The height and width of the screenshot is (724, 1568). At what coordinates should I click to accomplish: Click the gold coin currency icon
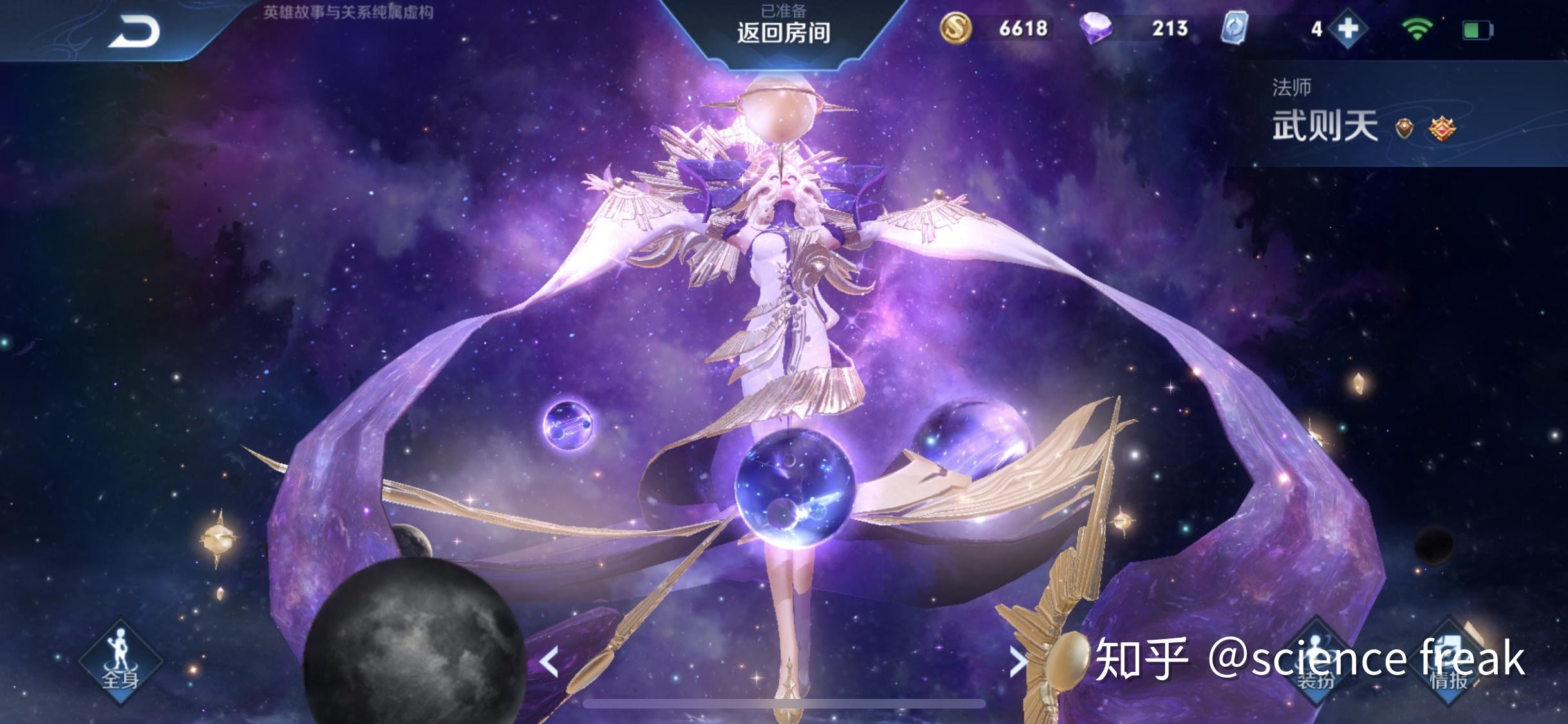tap(957, 28)
